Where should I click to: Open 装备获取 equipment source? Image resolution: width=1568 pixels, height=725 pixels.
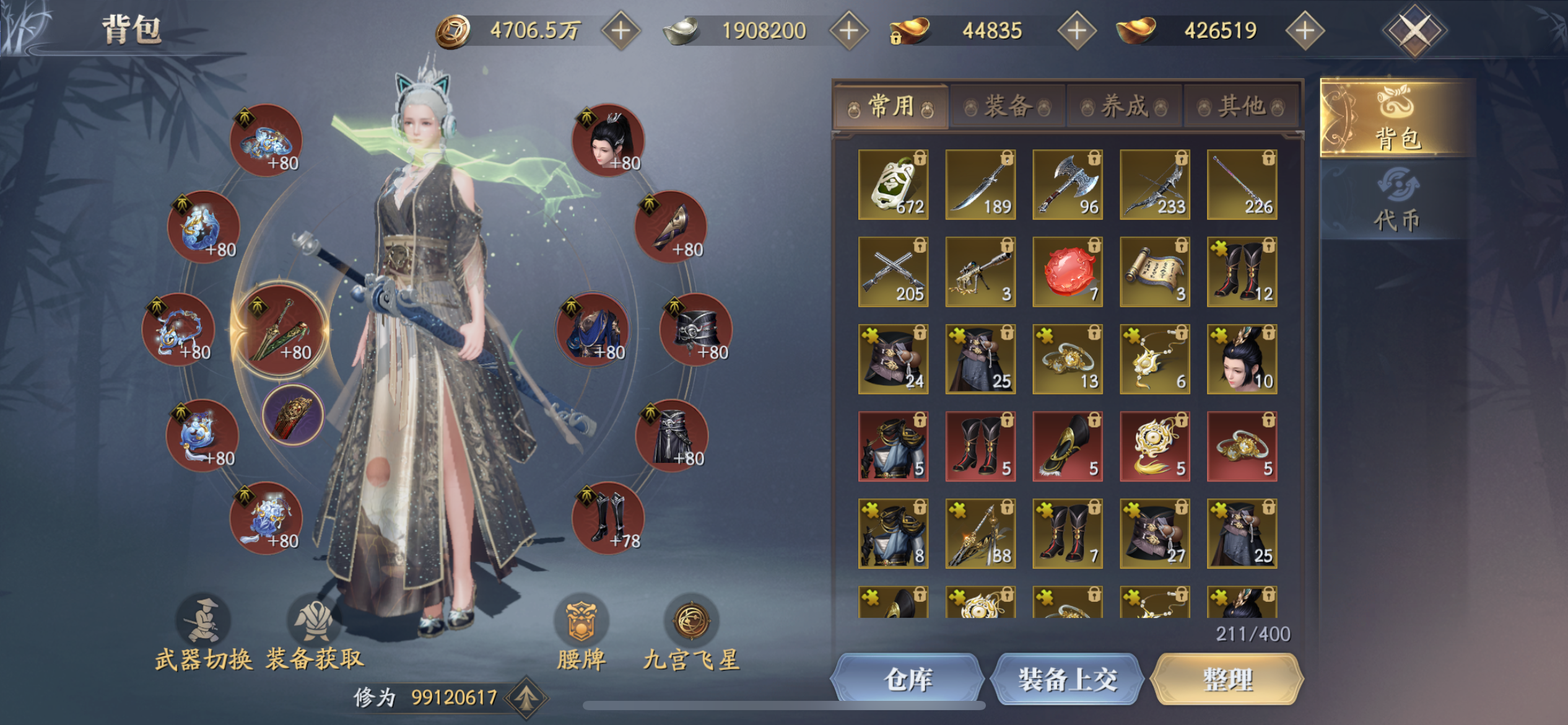[315, 633]
